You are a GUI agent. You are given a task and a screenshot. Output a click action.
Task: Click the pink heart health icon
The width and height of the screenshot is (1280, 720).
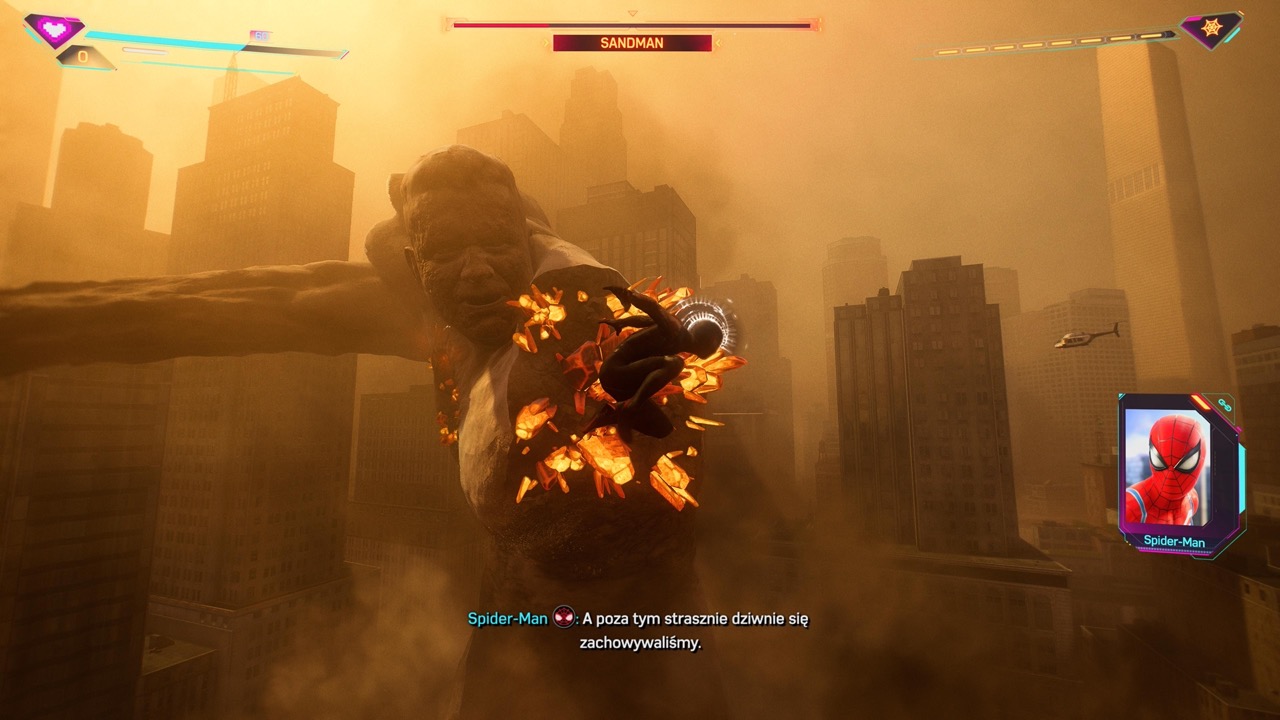click(x=54, y=30)
